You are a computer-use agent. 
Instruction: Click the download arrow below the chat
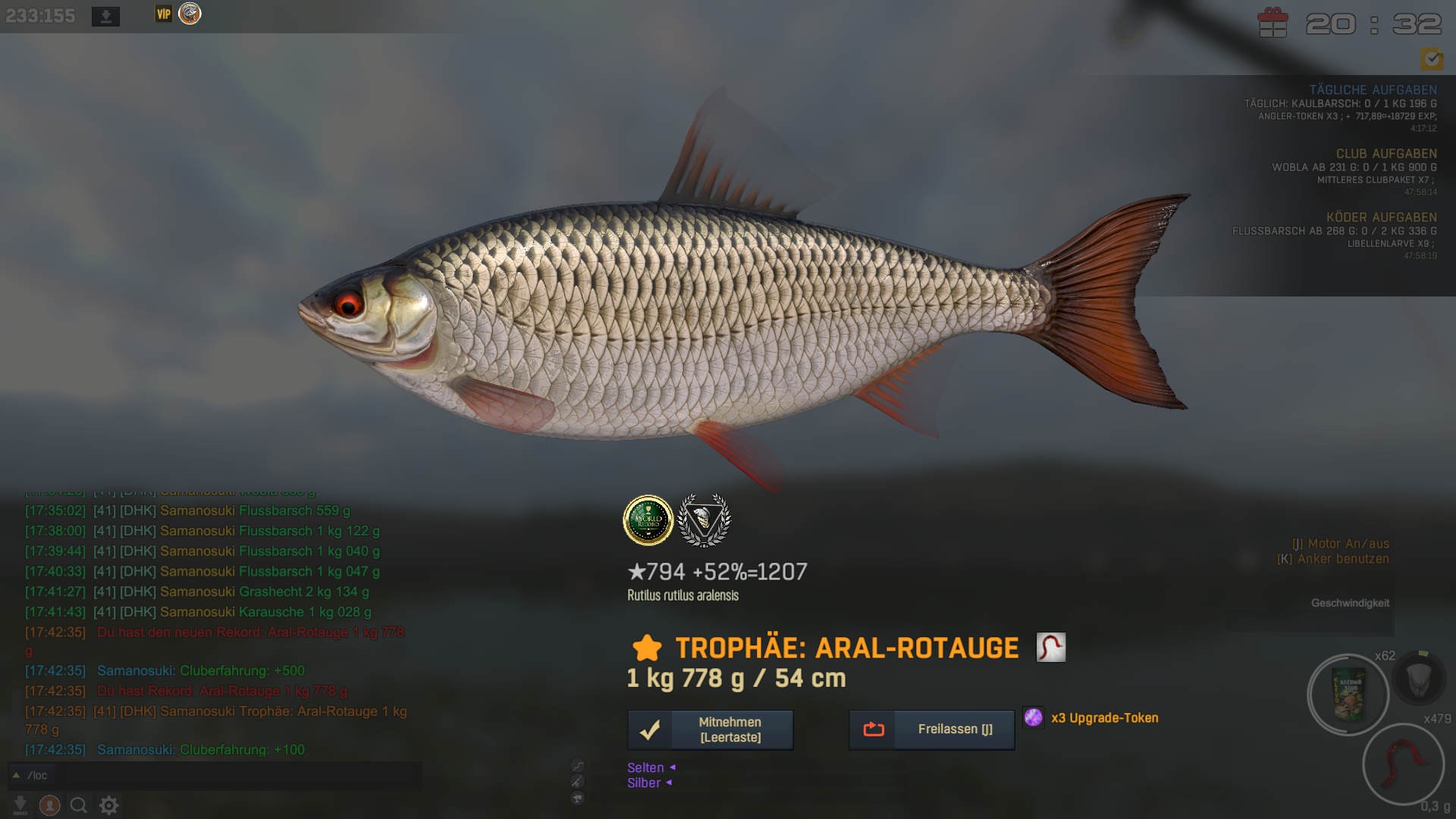click(x=20, y=805)
